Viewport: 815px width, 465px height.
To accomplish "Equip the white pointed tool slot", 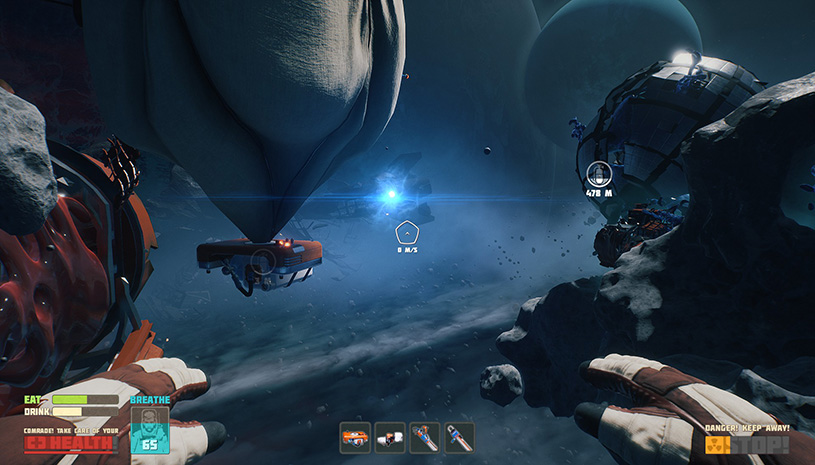I will click(x=460, y=437).
